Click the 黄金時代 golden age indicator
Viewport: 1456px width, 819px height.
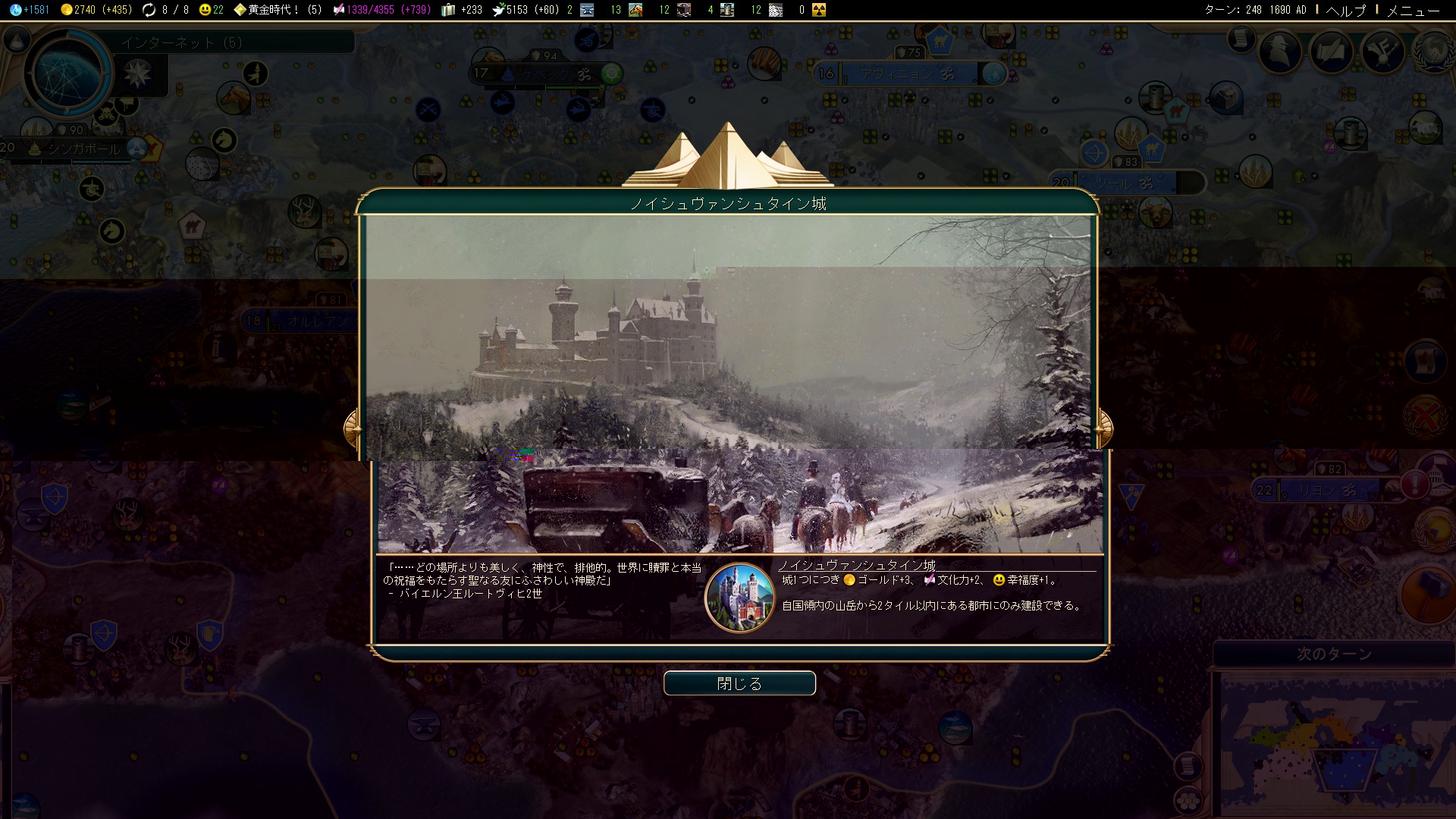278,10
